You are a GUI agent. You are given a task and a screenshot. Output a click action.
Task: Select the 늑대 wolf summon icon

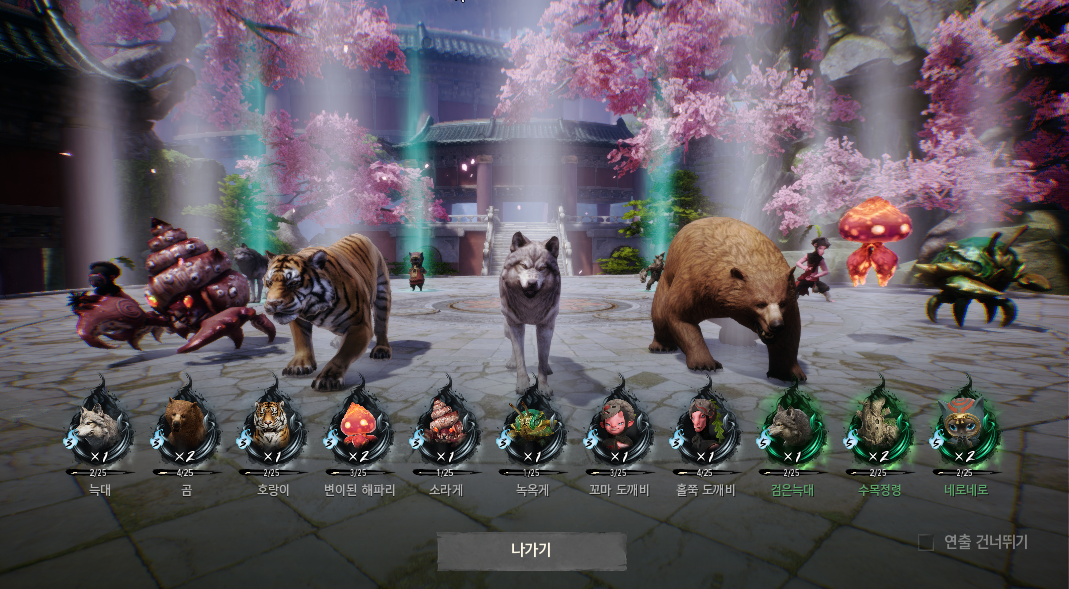pos(100,425)
